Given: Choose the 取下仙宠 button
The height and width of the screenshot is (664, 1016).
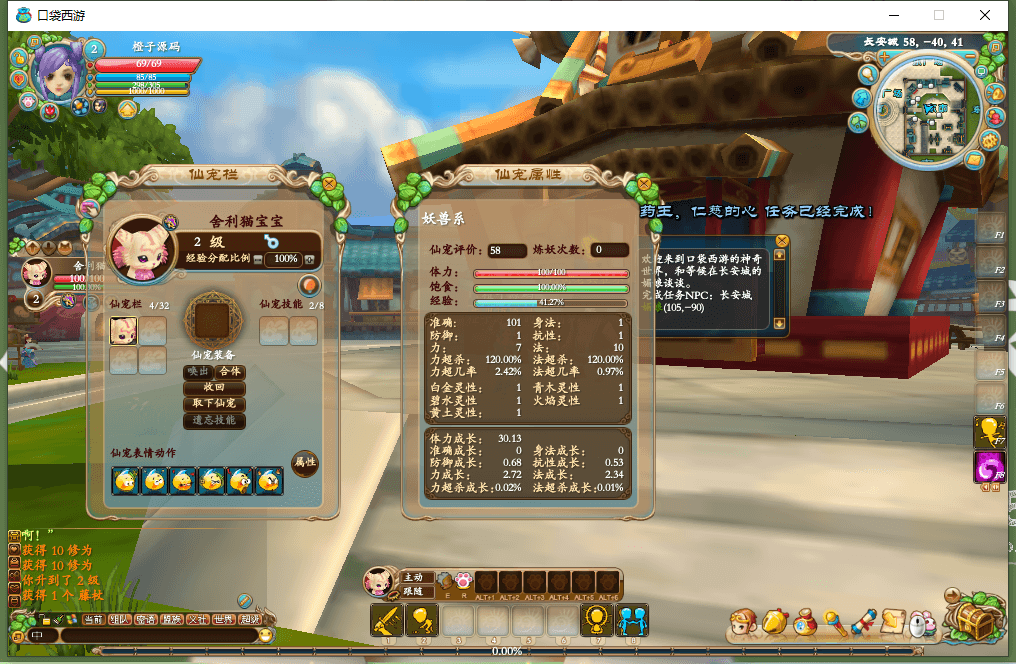Looking at the screenshot, I should 214,404.
